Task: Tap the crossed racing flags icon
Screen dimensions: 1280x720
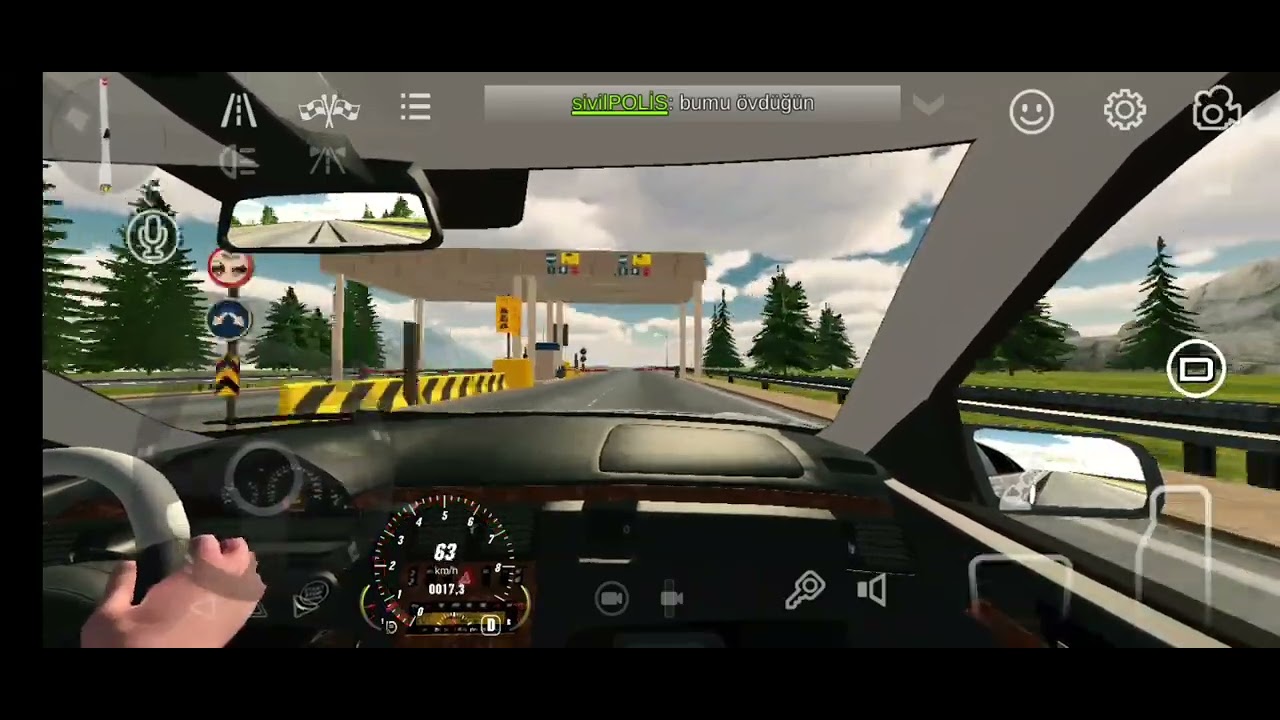Action: click(x=329, y=108)
